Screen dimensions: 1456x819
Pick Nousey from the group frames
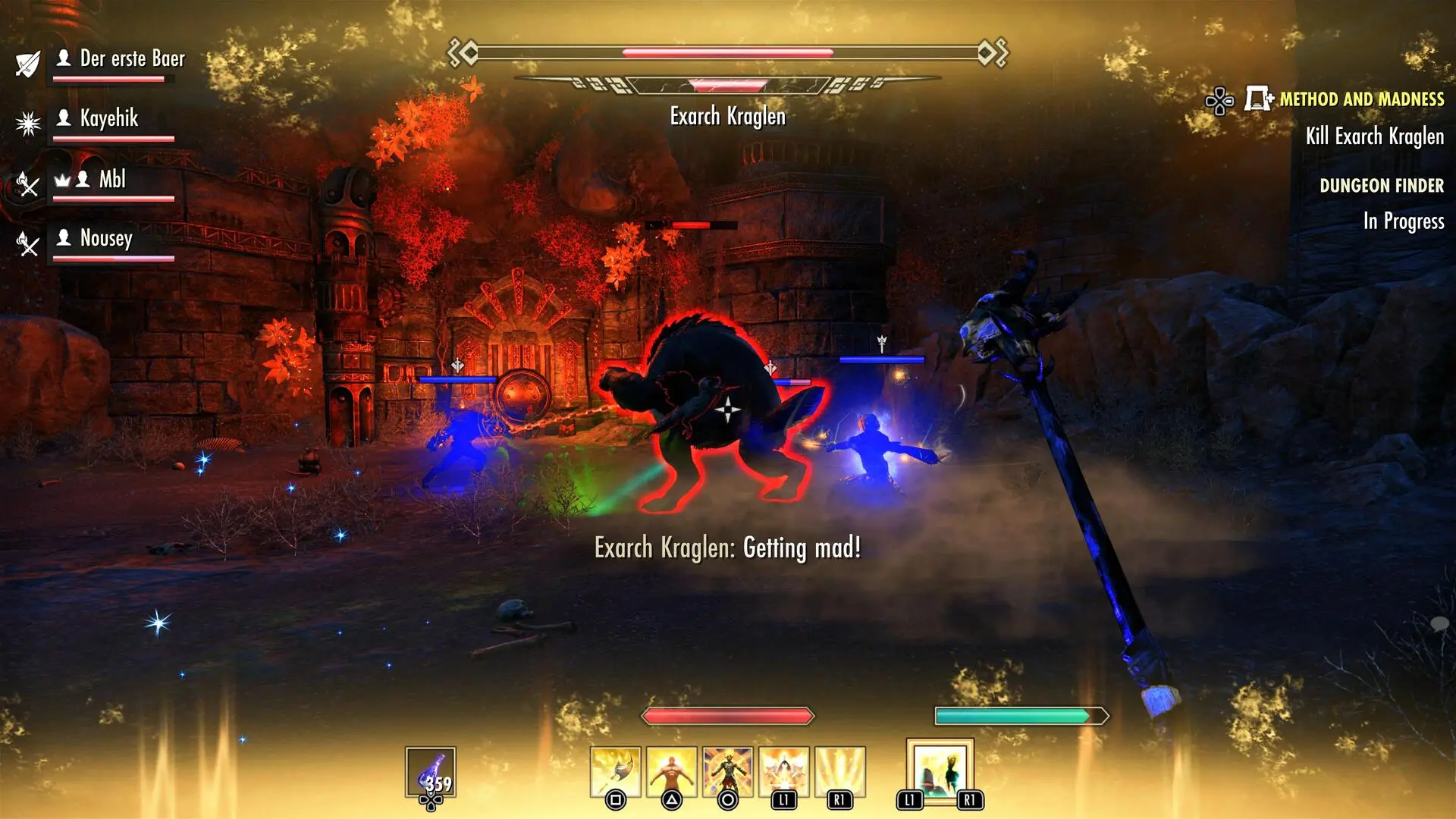pyautogui.click(x=106, y=239)
